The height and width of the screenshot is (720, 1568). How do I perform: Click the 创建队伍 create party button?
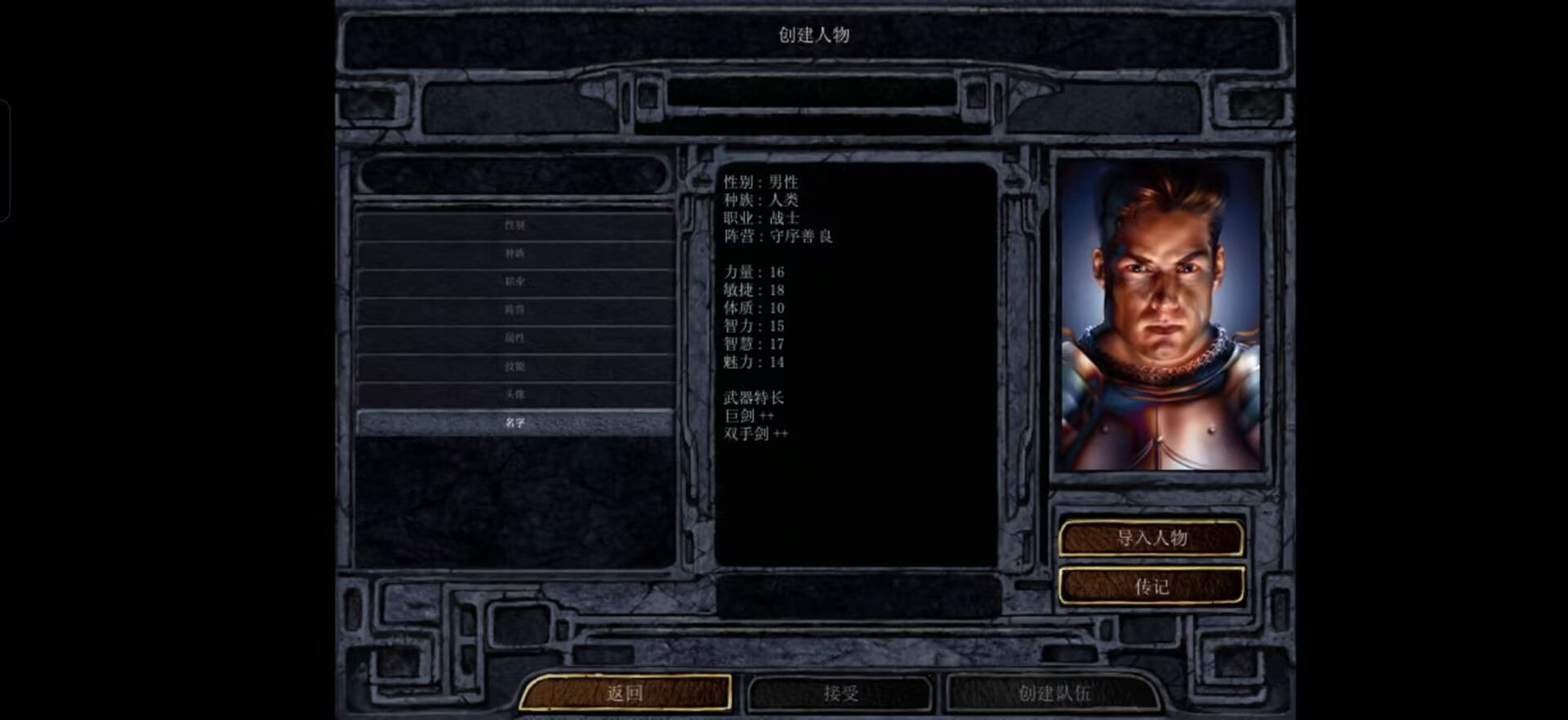pos(1053,693)
